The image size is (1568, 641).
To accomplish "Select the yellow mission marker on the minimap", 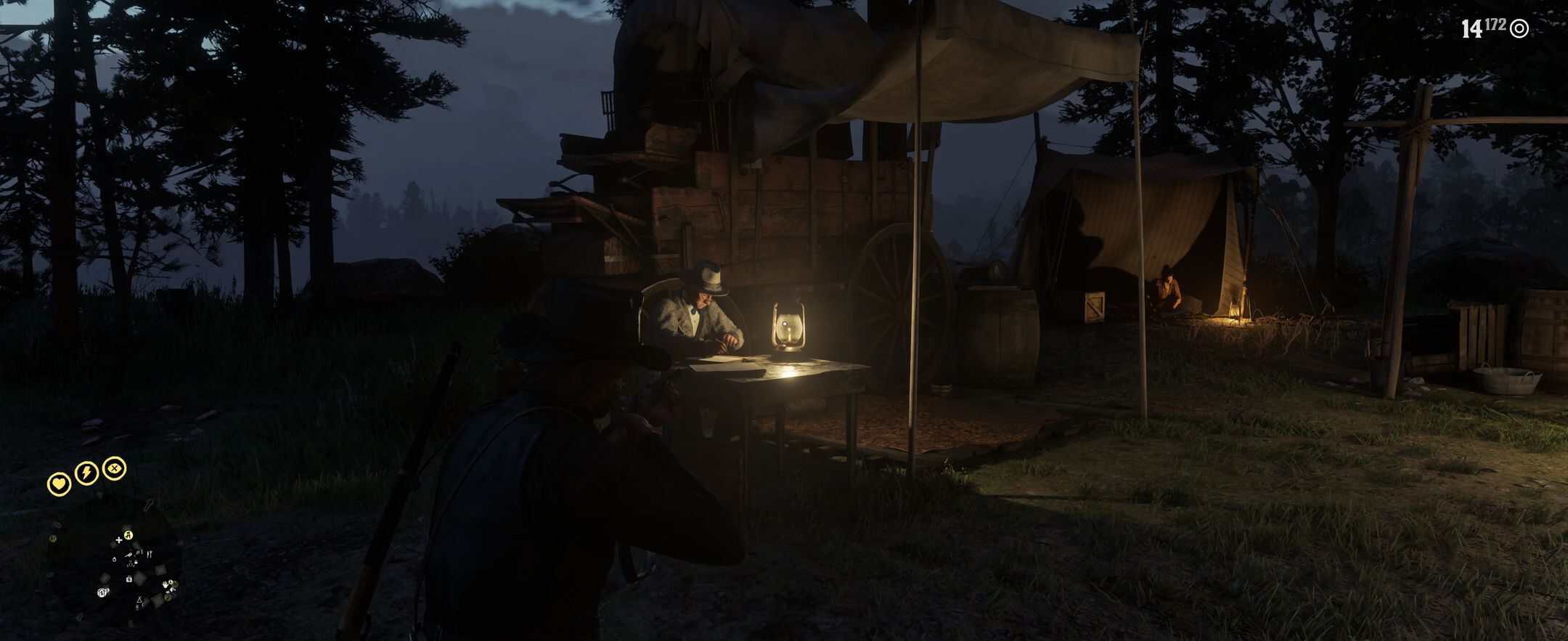I will [128, 536].
